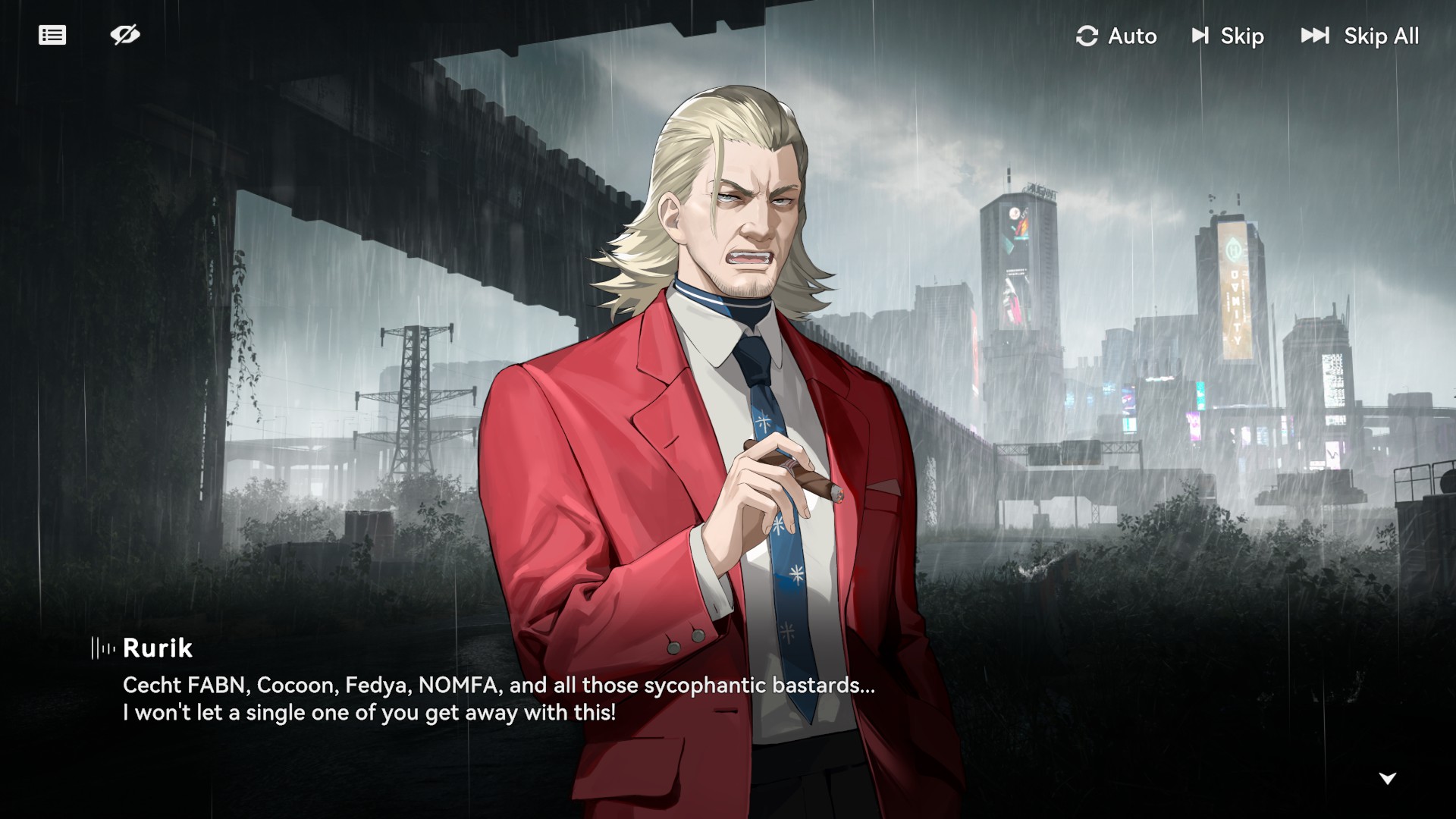Open the dialogue log list icon
1456x819 pixels.
(x=52, y=36)
